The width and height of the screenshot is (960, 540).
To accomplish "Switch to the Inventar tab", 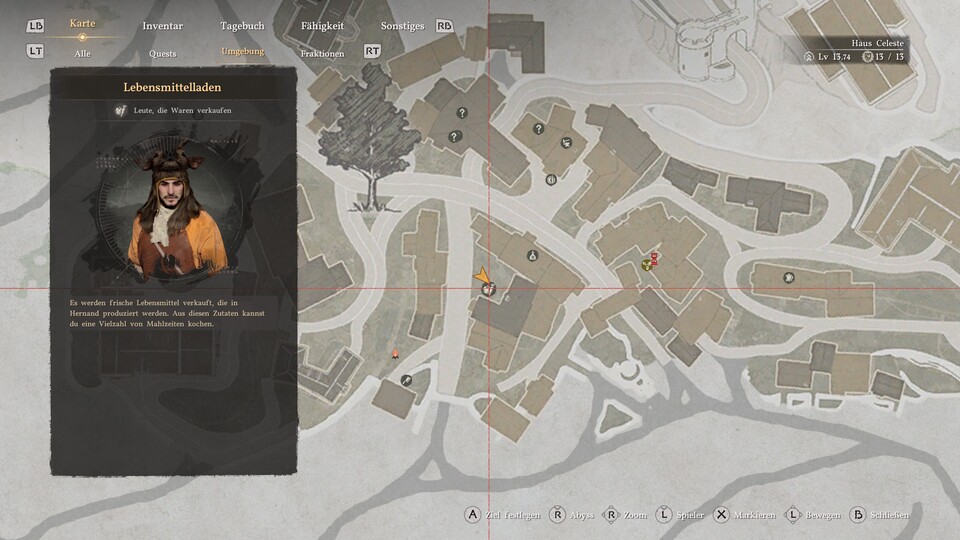I will pyautogui.click(x=163, y=26).
